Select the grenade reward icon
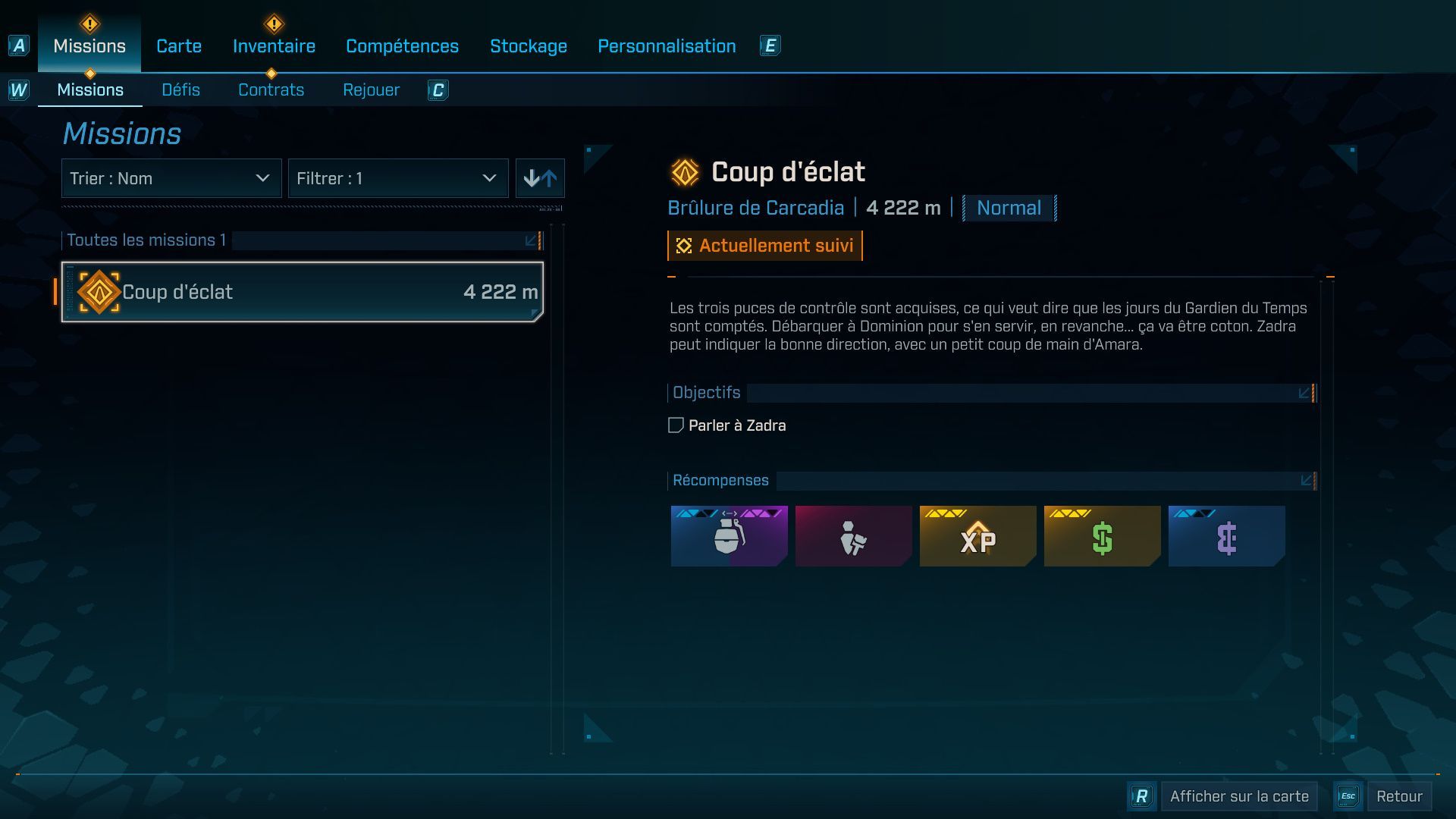1456x819 pixels. pos(729,536)
